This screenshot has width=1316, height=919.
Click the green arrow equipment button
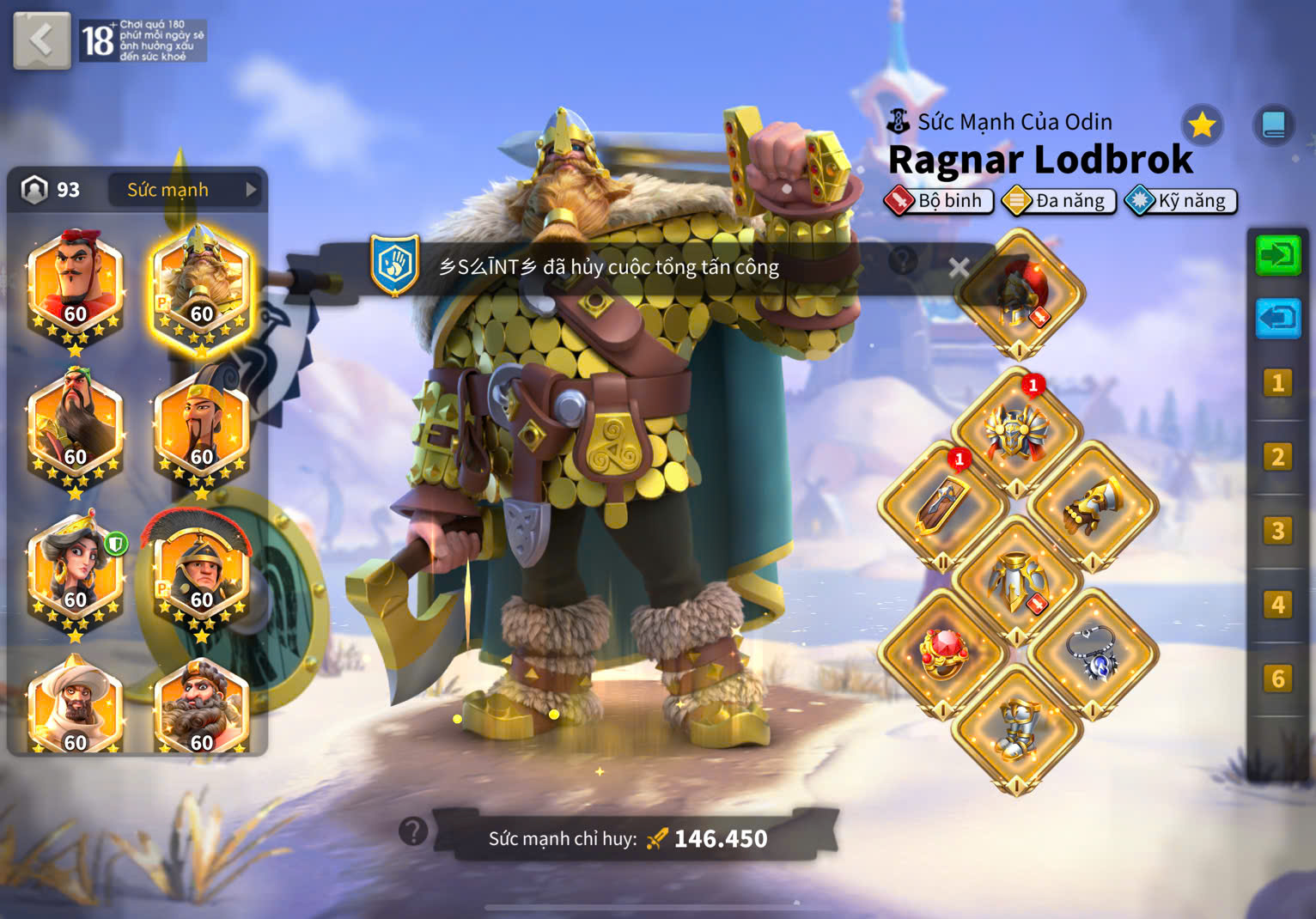click(x=1277, y=255)
